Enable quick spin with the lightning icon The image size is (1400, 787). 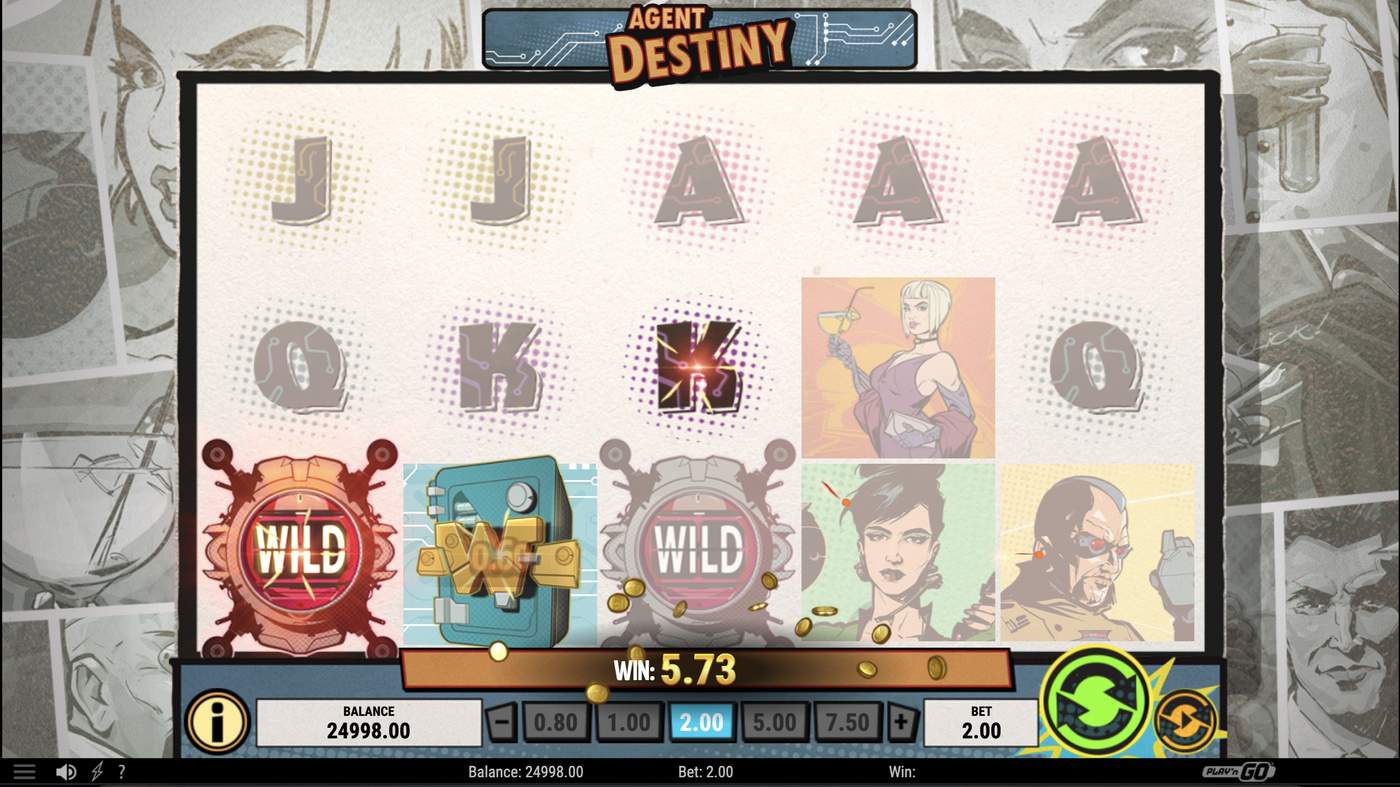click(96, 770)
